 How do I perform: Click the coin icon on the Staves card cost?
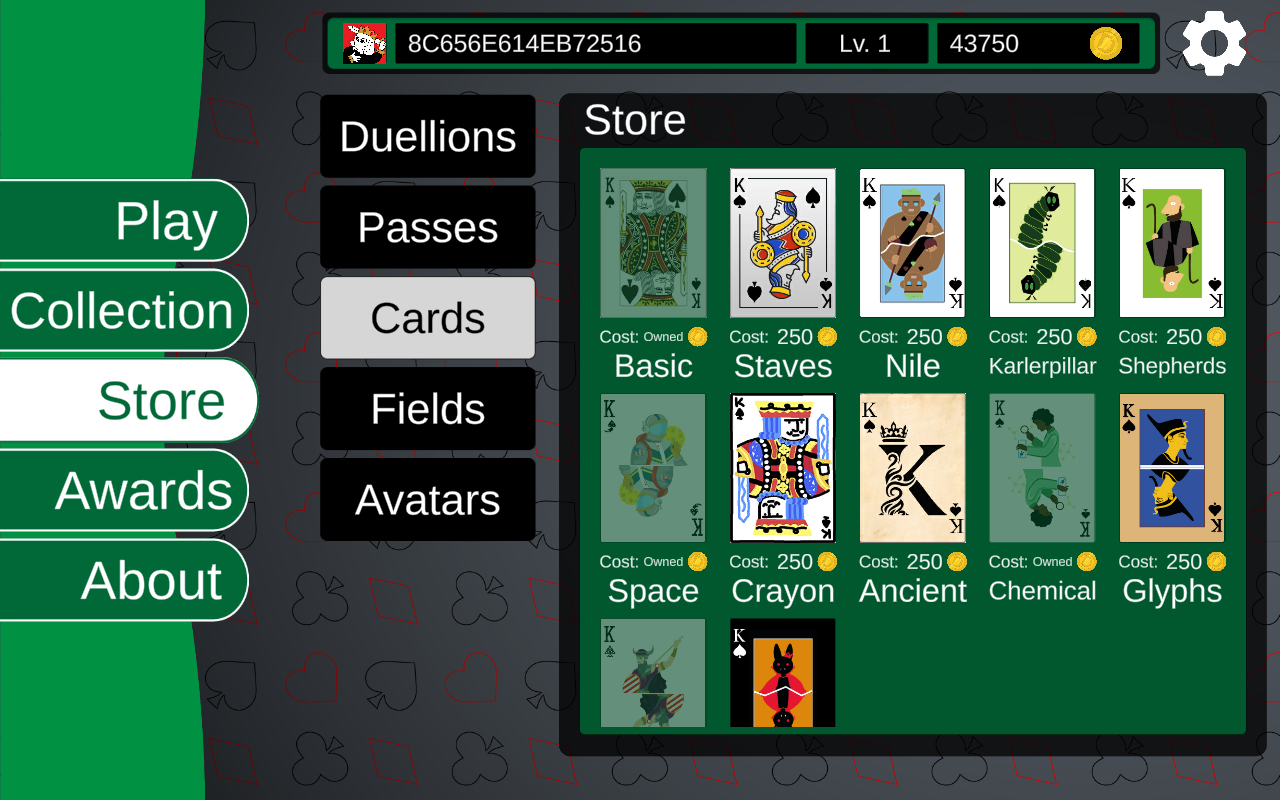829,337
